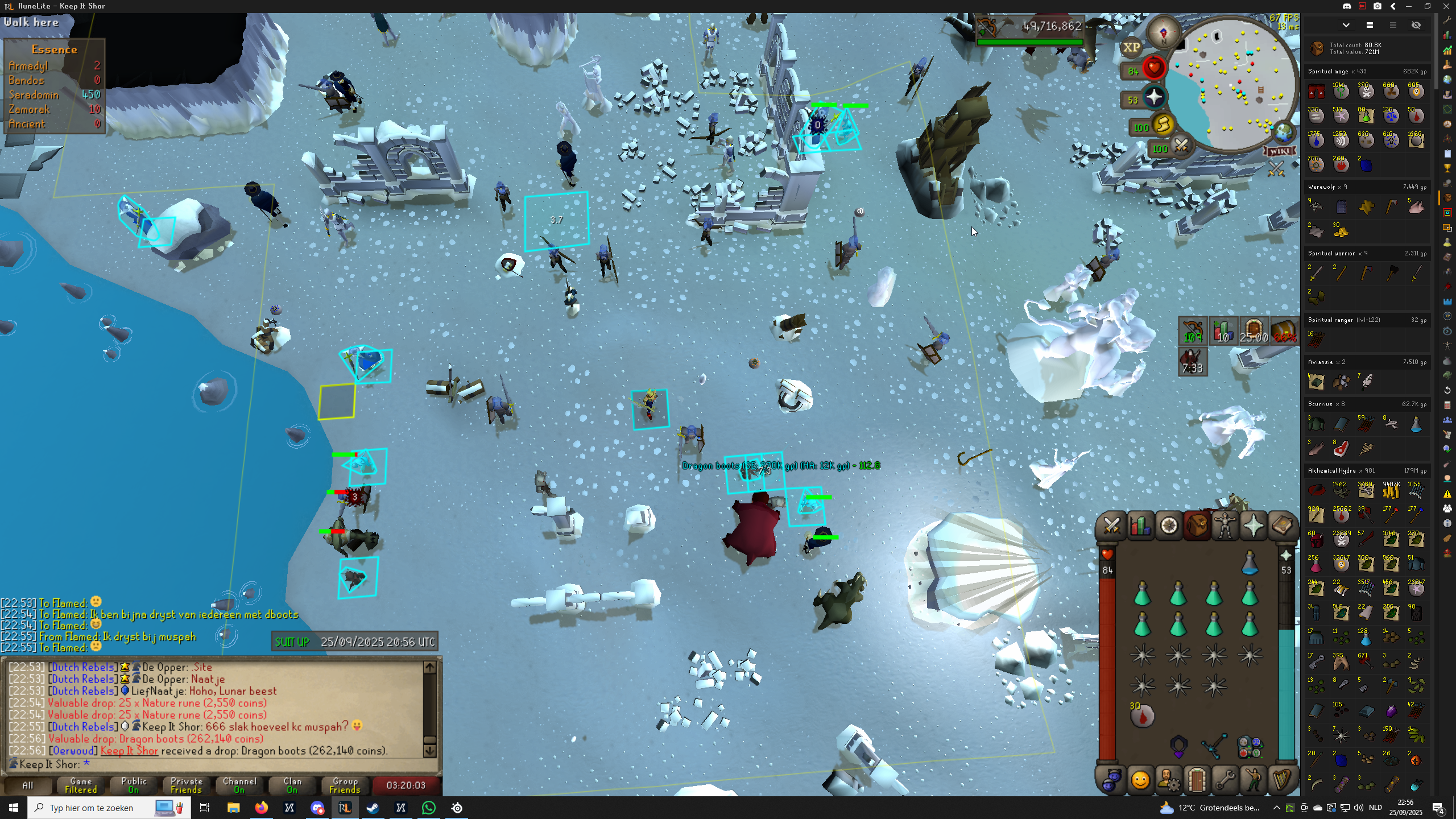Toggle run using the boot energy orb
Screen dimensions: 1456x819
coord(1163,125)
